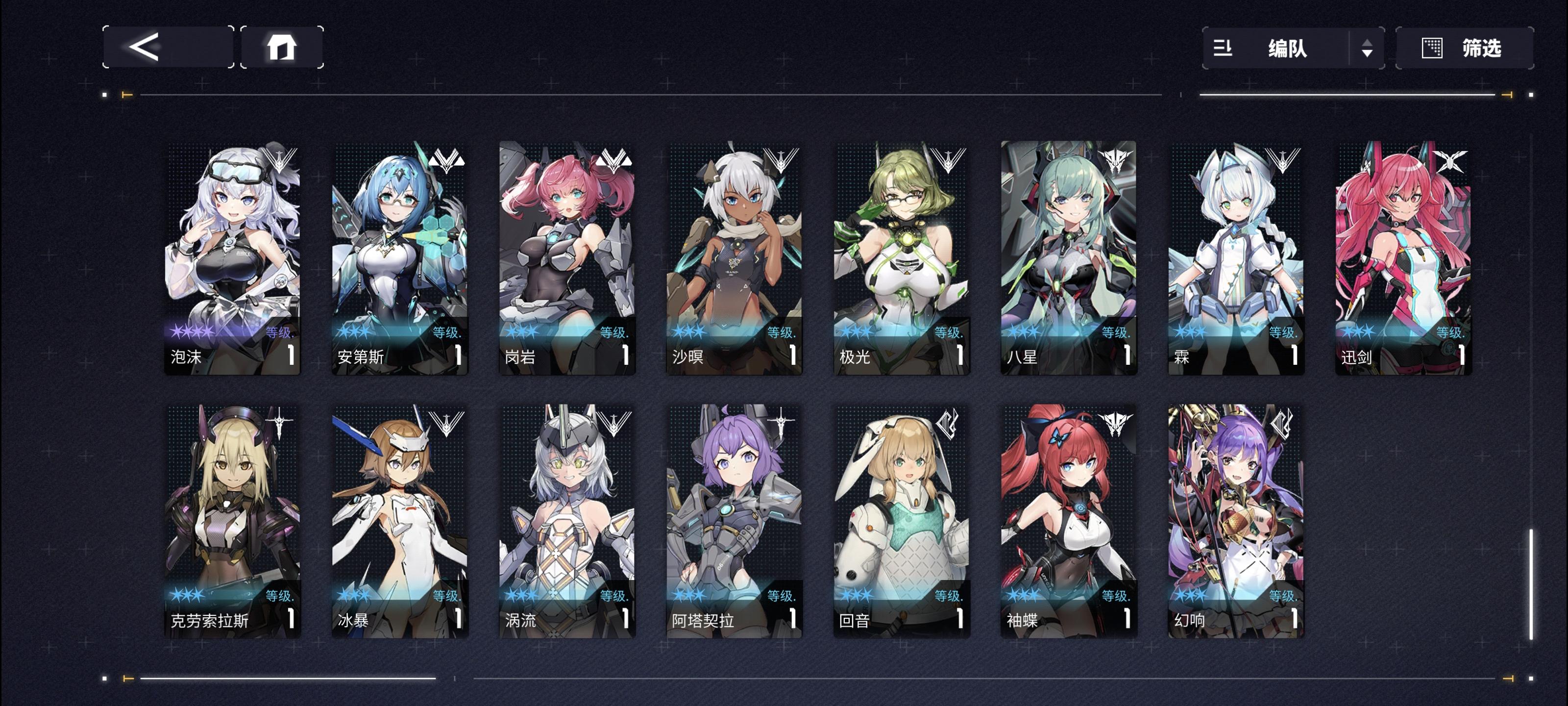Image resolution: width=1568 pixels, height=706 pixels.
Task: Toggle the ascending/descending sort arrows
Action: coord(1368,49)
